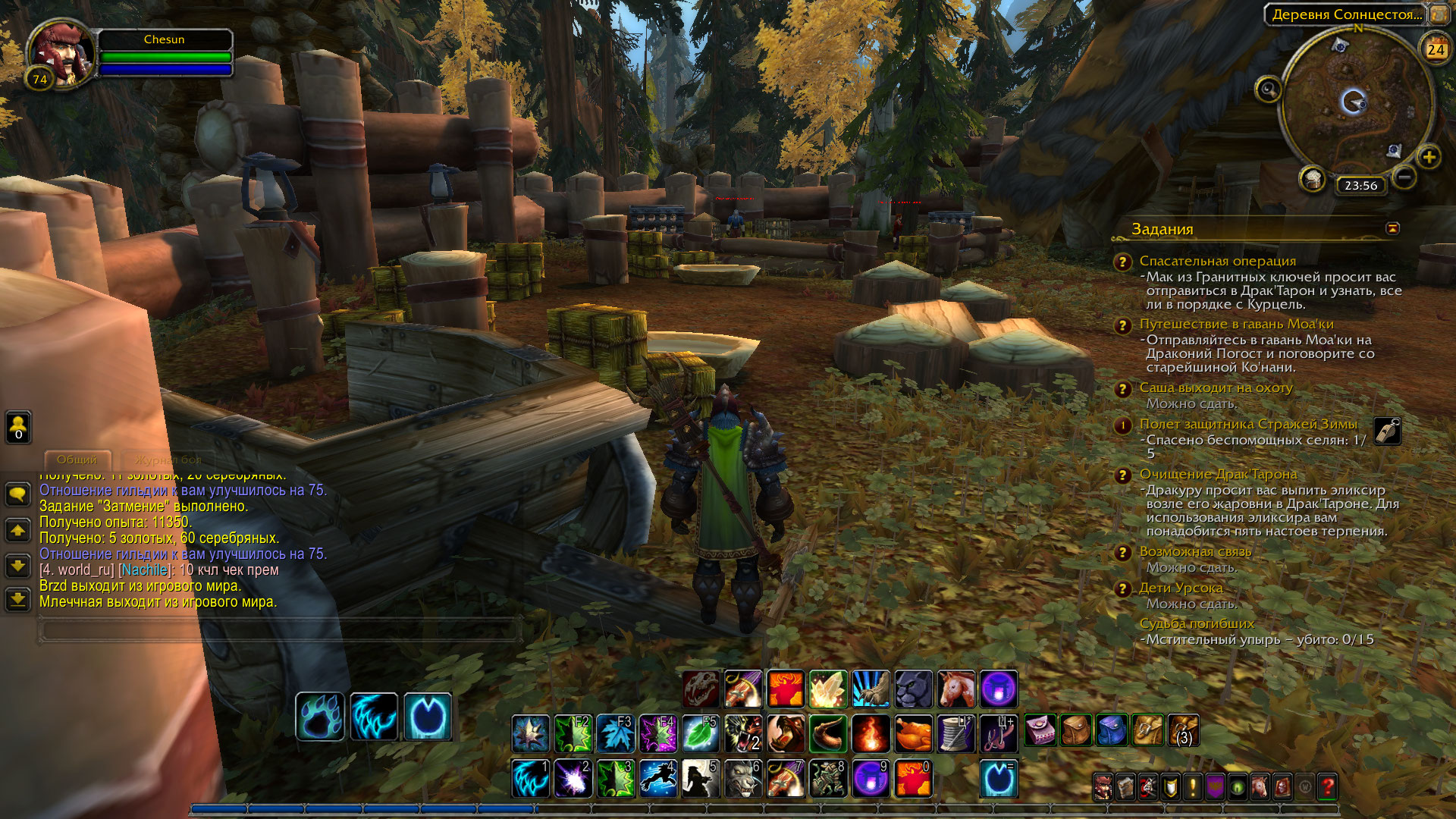Activate the black panther ability icon
The image size is (1456, 819).
click(x=914, y=689)
